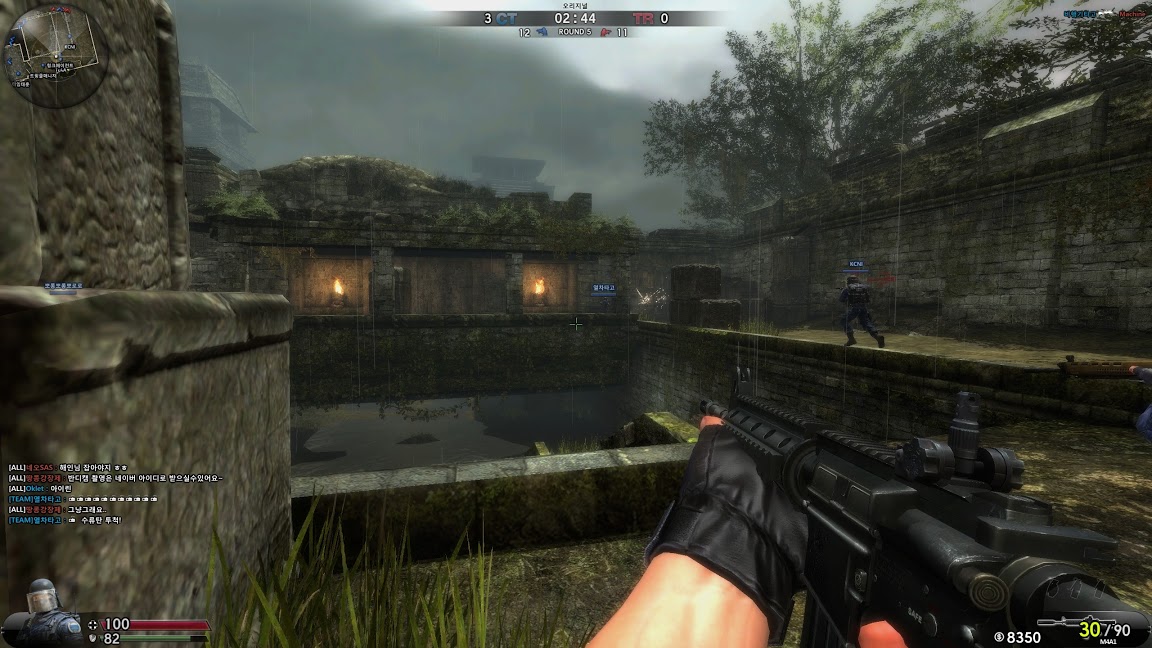Image resolution: width=1152 pixels, height=648 pixels.
Task: Select the soldier portrait icon
Action: click(42, 611)
